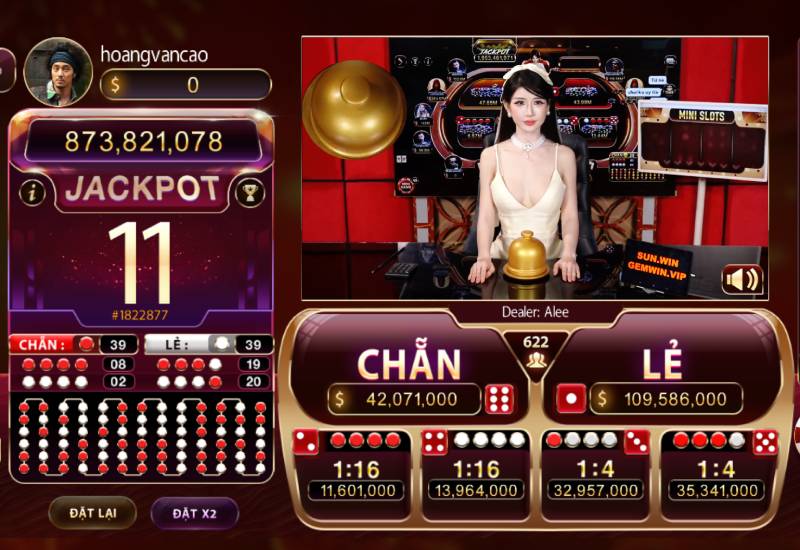The width and height of the screenshot is (800, 550).
Task: Open the jackpot info icon
Action: pyautogui.click(x=32, y=192)
